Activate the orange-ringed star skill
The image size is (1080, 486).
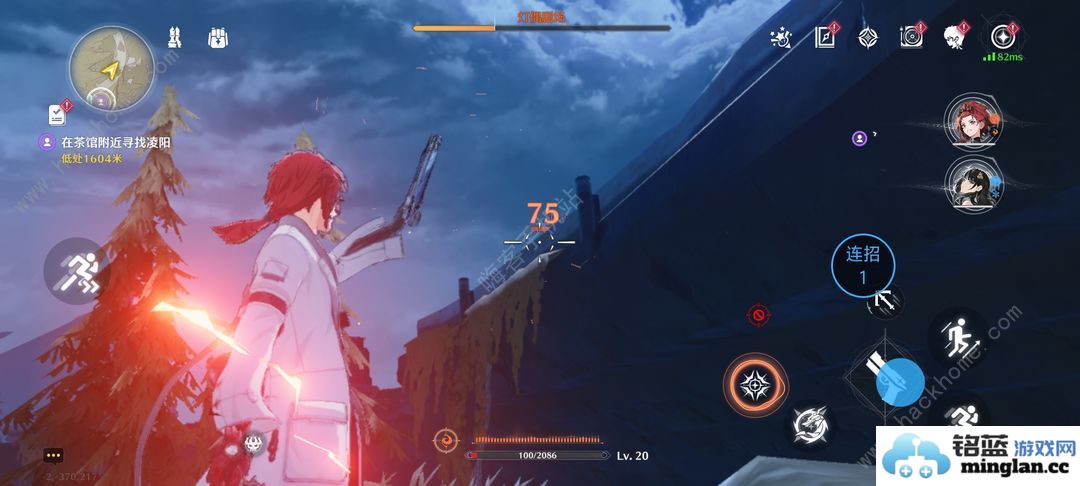(756, 385)
